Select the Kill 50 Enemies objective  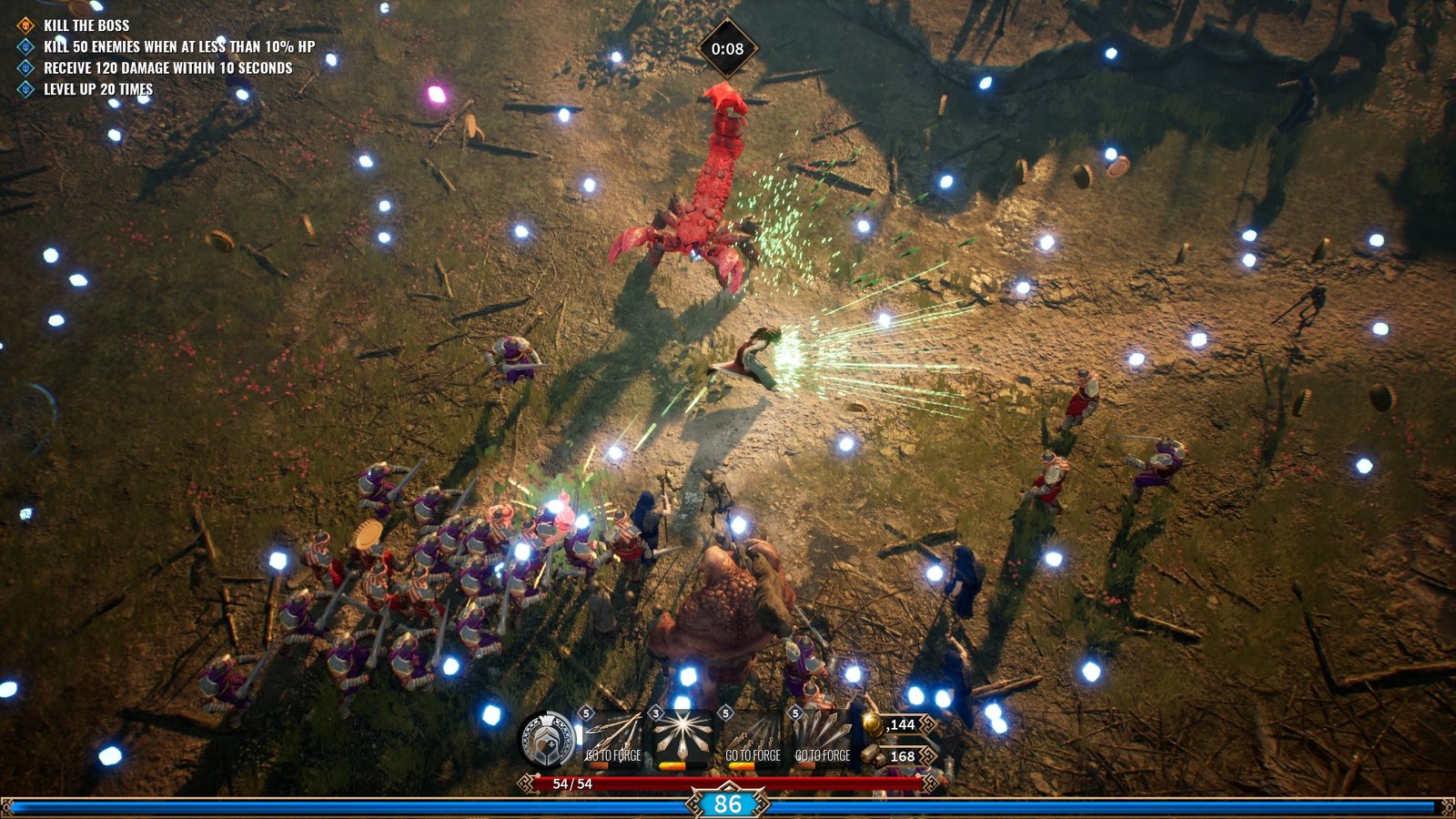pos(178,46)
